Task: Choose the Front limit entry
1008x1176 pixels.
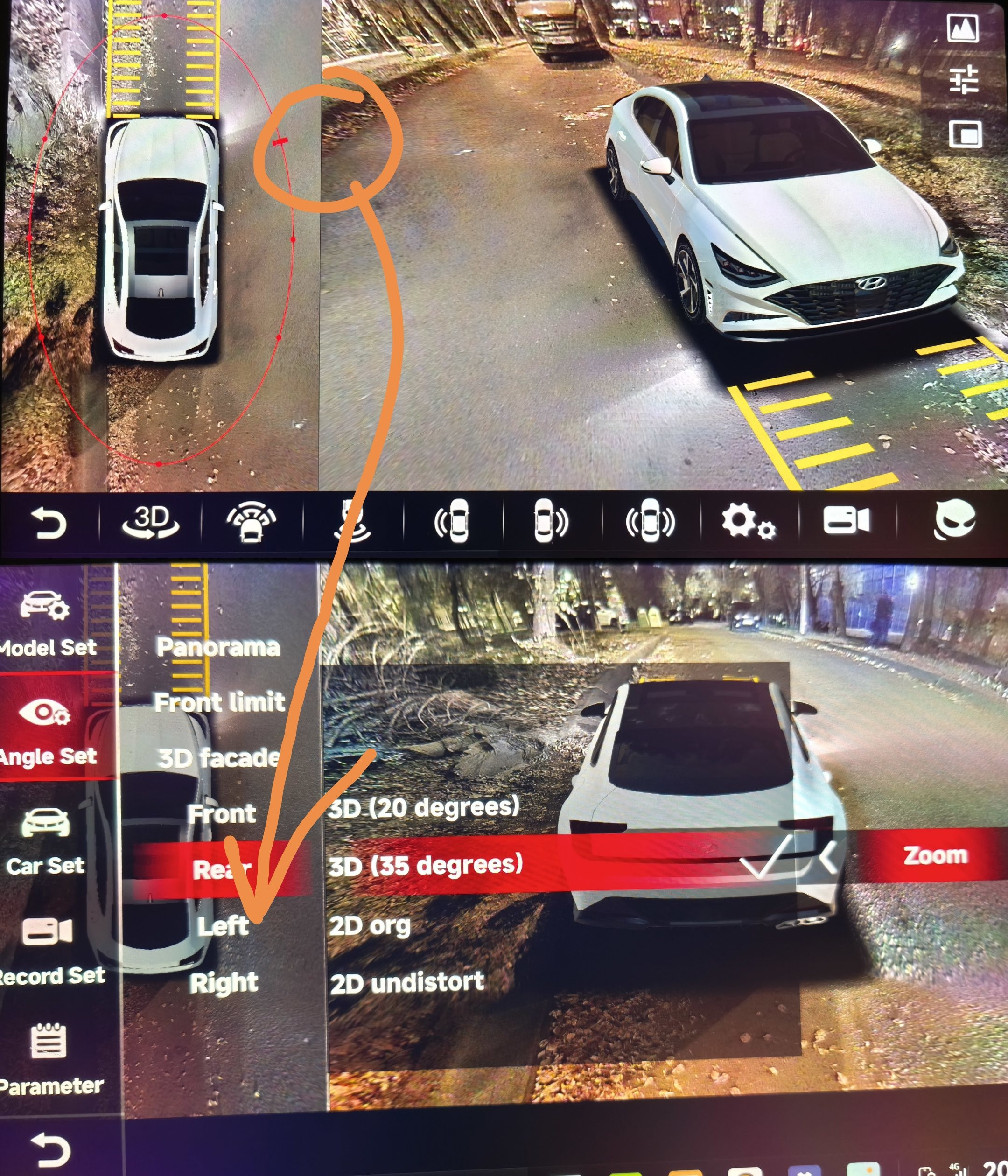Action: tap(220, 703)
